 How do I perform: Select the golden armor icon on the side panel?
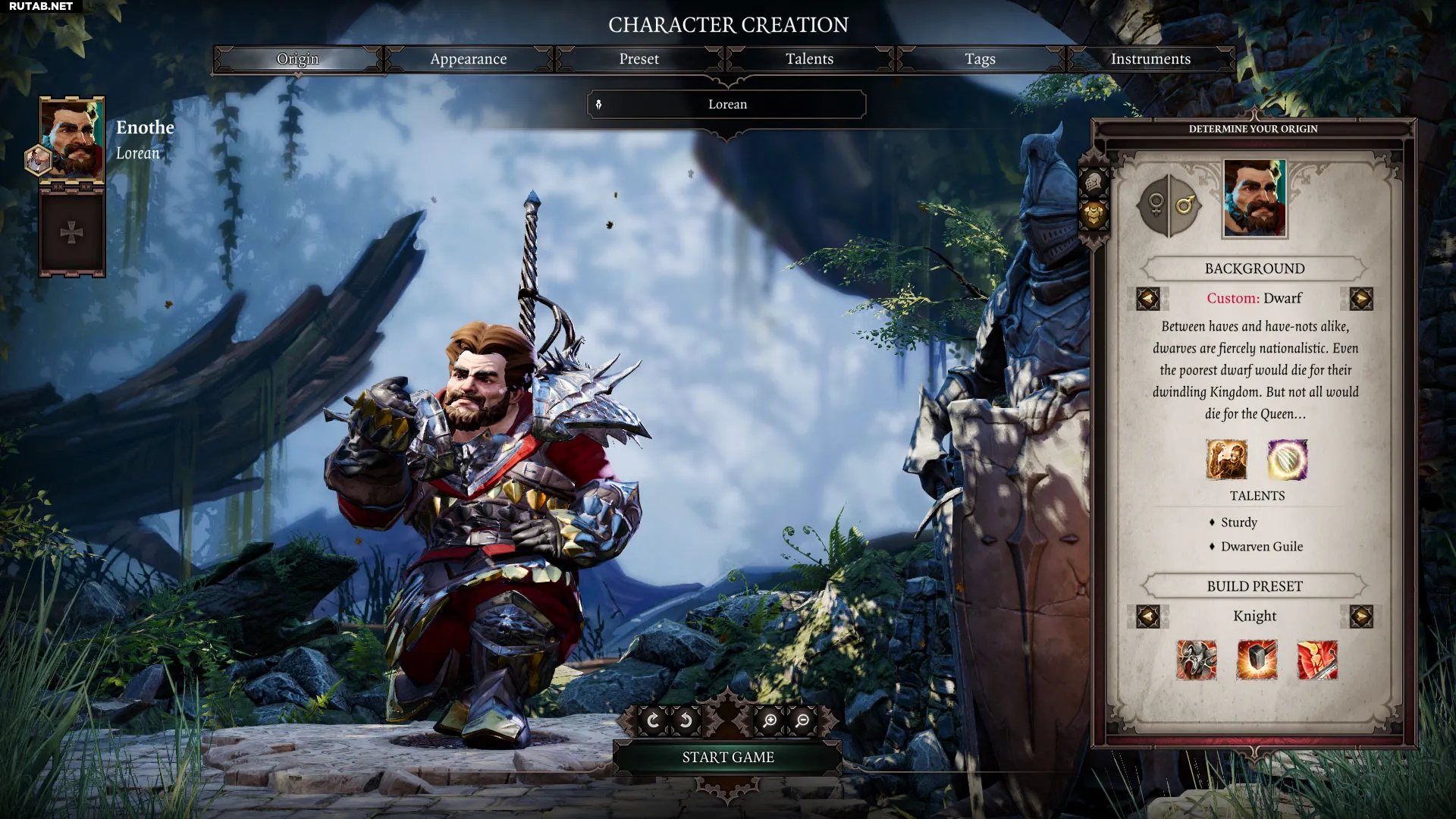point(1094,215)
